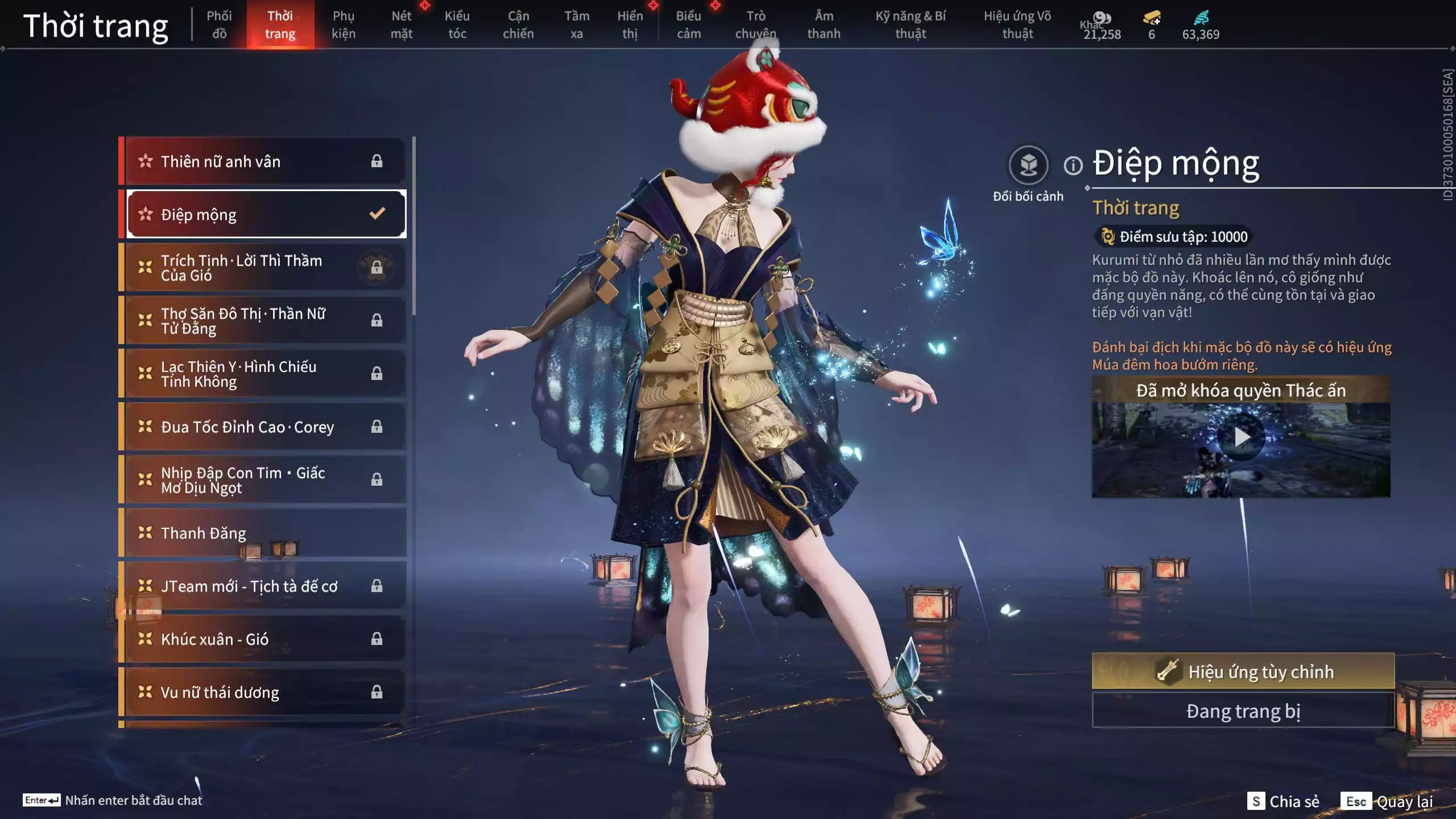Screen dimensions: 1456x819
Task: Toggle the lock on "Khúc xuân - Gió"
Action: point(377,639)
